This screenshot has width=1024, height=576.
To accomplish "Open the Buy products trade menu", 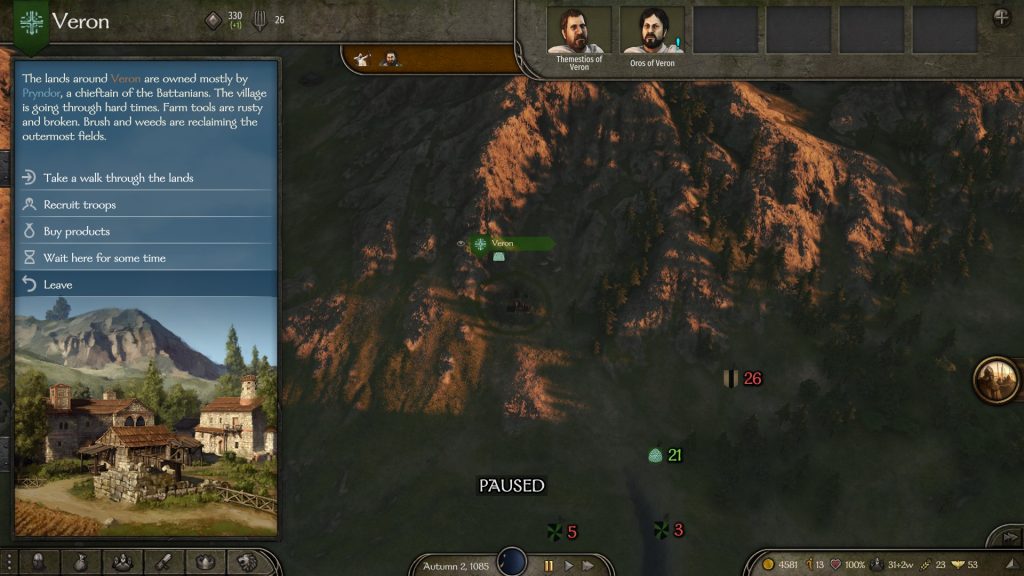I will (77, 231).
